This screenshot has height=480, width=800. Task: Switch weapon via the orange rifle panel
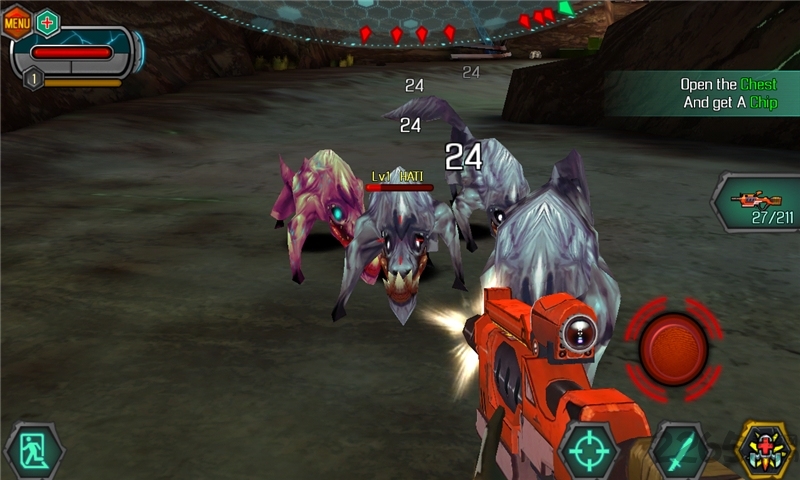757,203
